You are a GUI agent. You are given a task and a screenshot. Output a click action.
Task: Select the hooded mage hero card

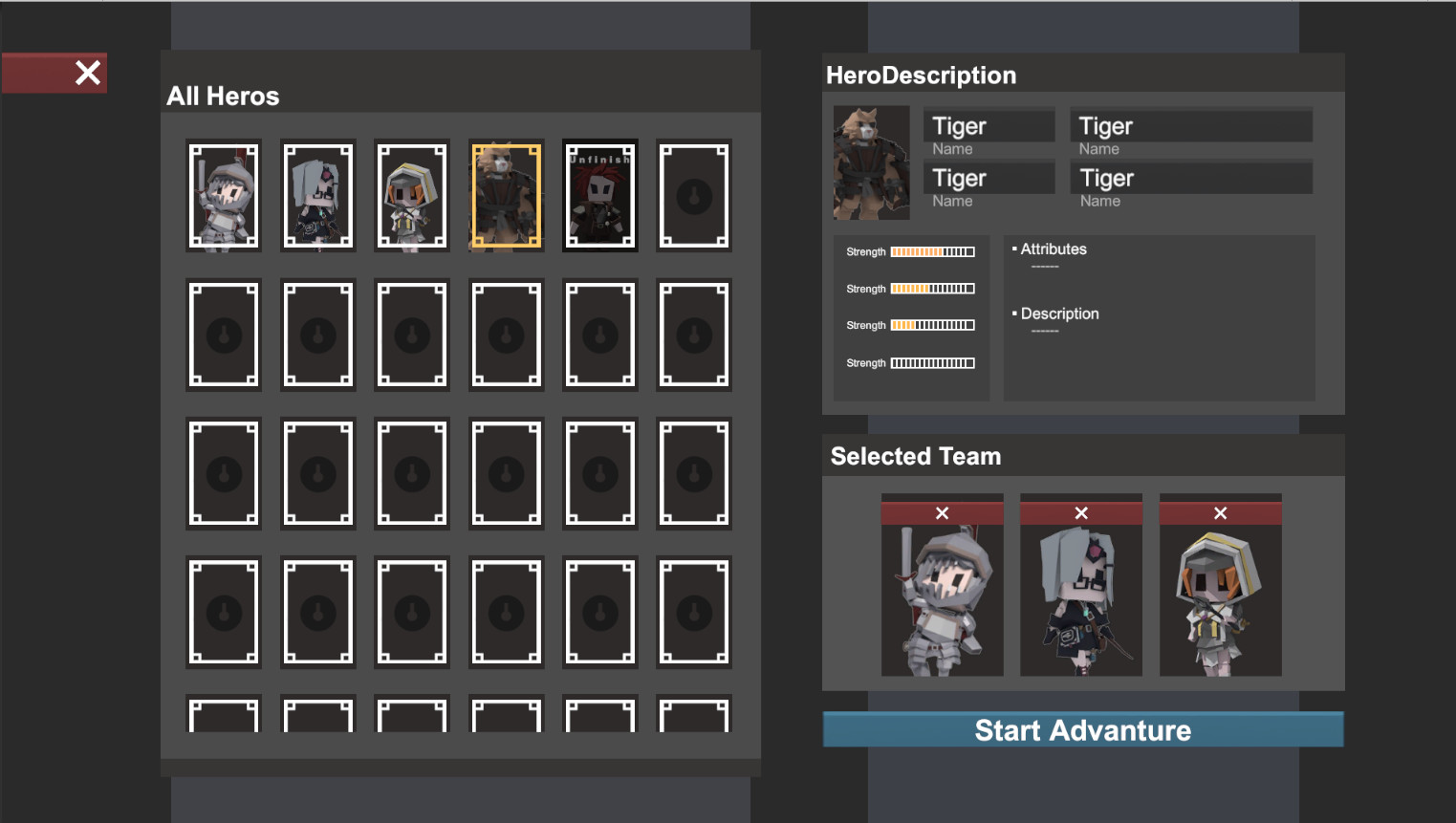411,195
